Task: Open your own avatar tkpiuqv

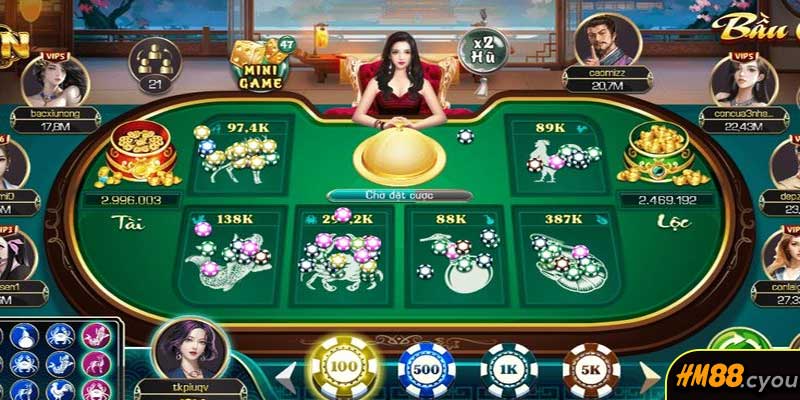Action: [x=188, y=350]
